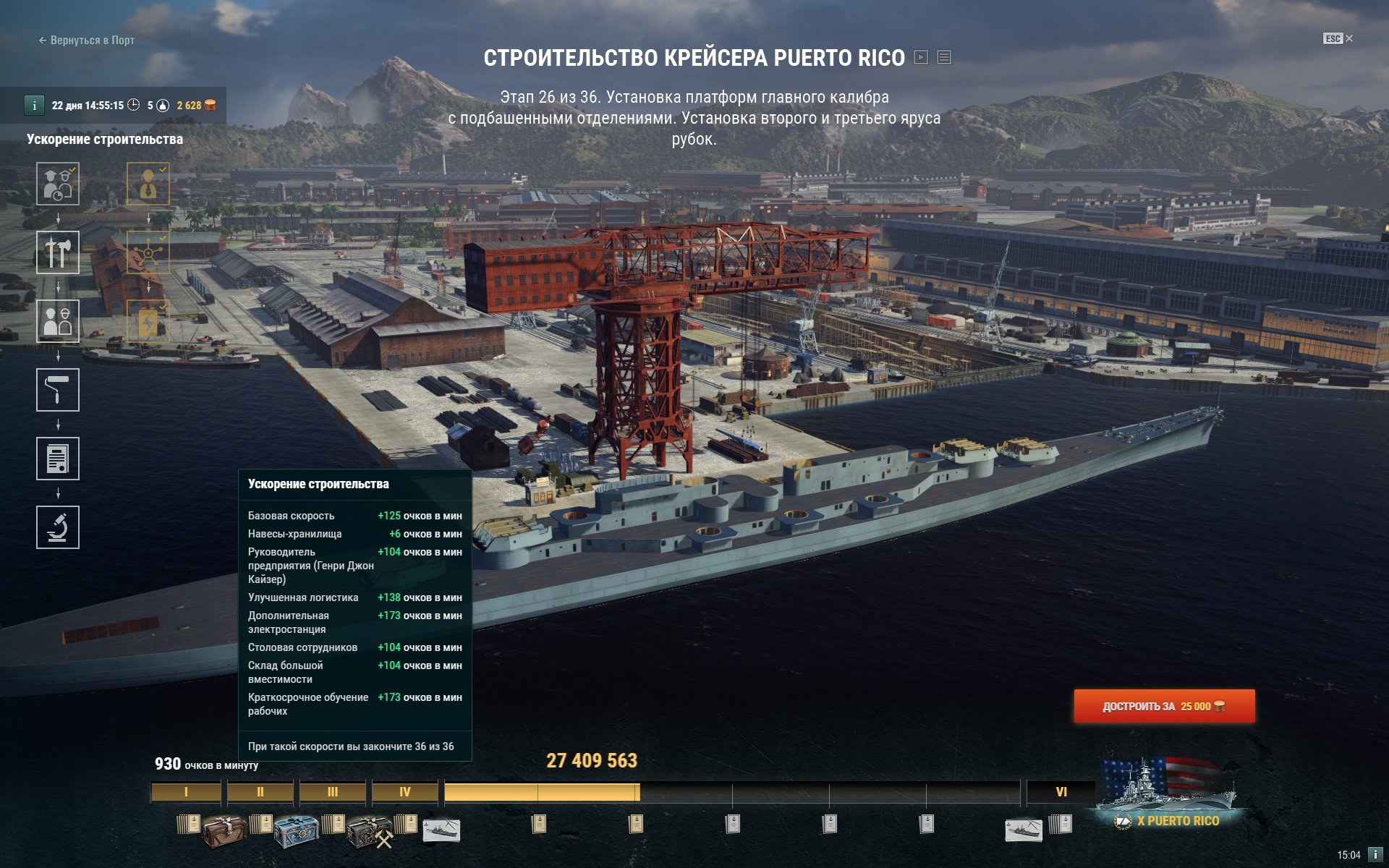1389x868 pixels.
Task: Open the list icon next to the title
Action: (x=944, y=57)
